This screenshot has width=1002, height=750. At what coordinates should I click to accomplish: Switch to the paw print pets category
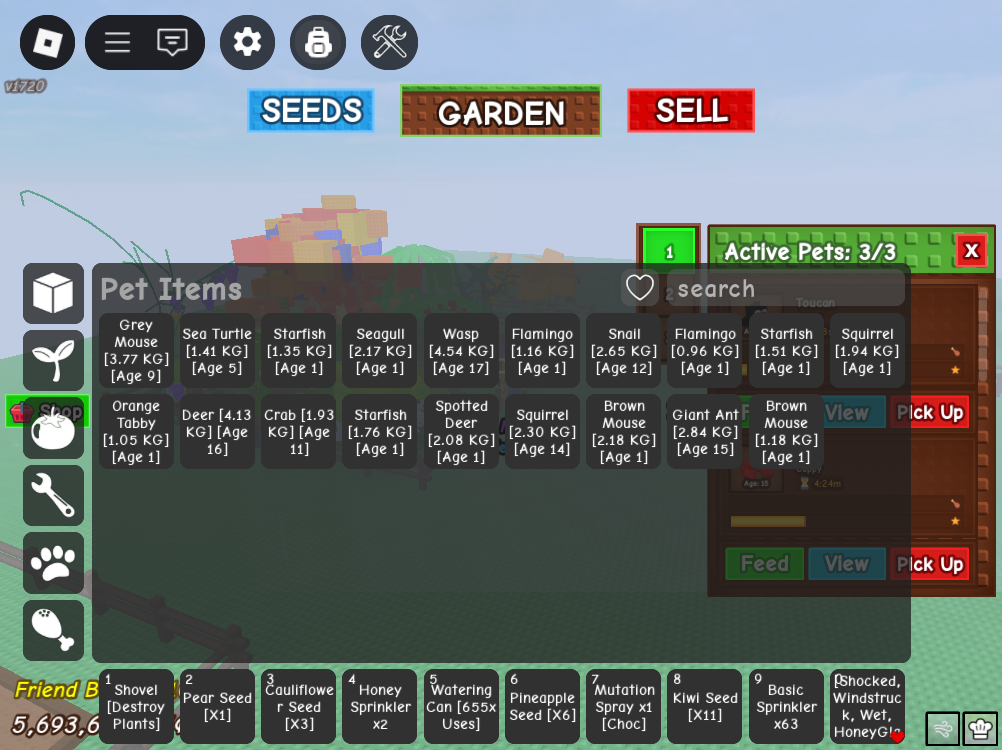(53, 563)
